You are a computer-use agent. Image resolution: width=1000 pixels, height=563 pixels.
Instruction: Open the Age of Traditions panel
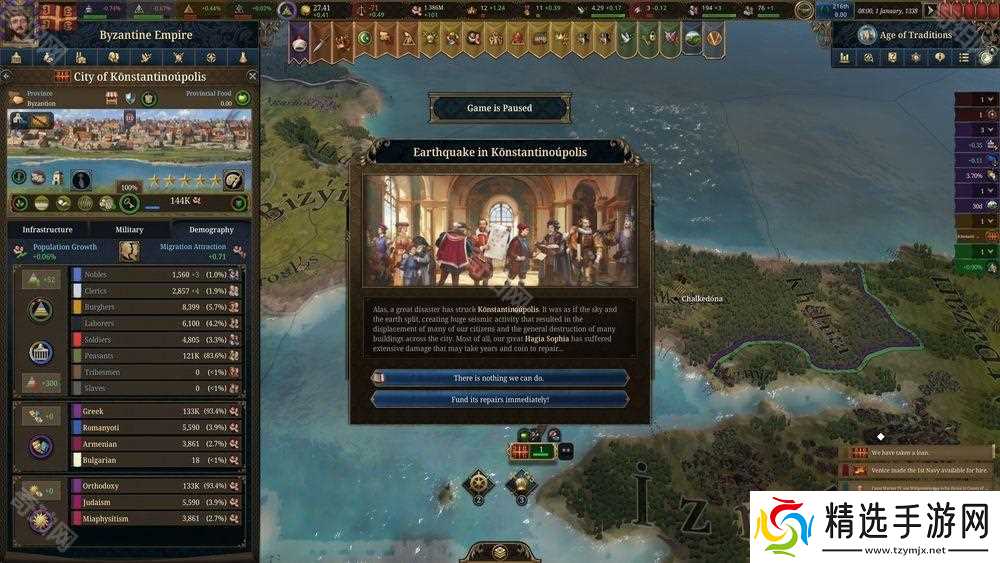pos(908,35)
